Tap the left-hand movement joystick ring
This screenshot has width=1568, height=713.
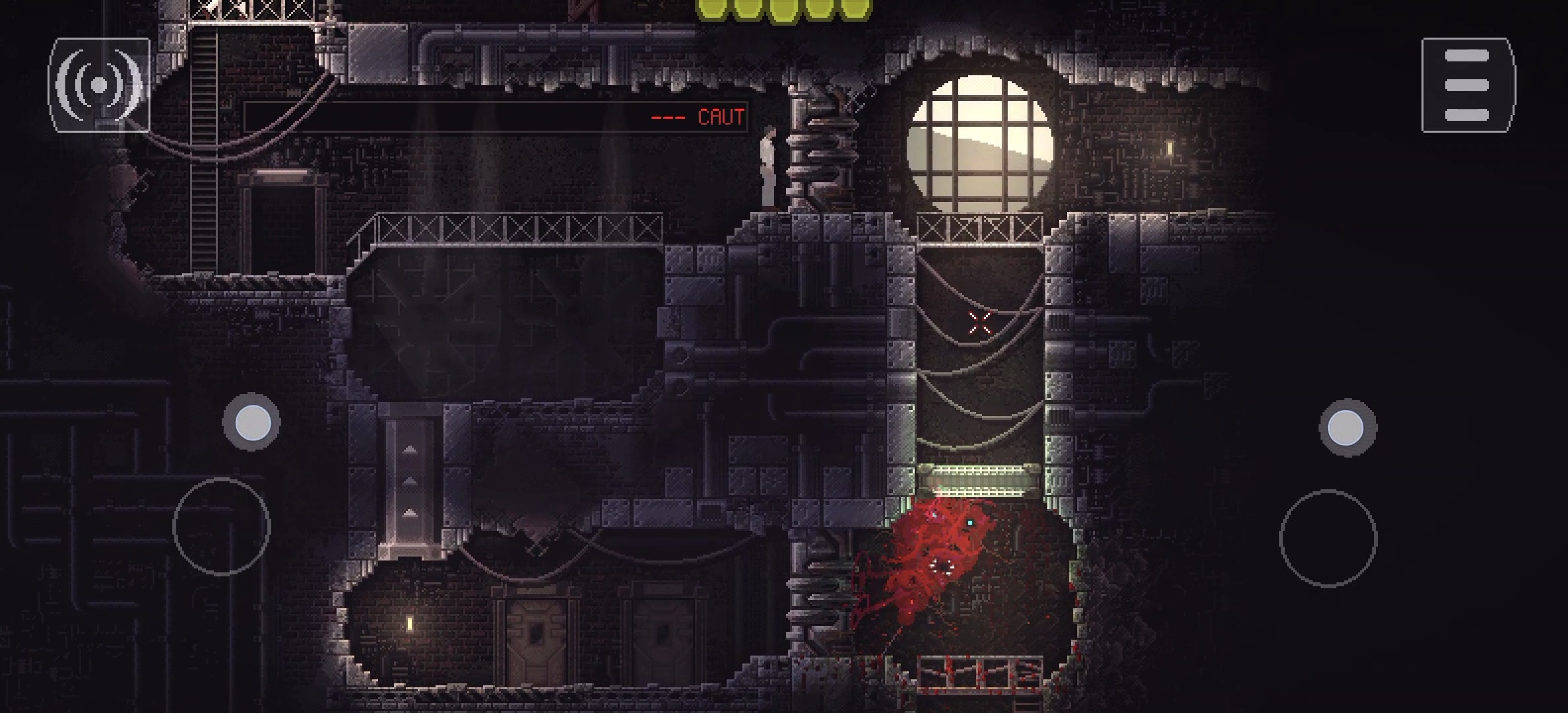coord(222,527)
